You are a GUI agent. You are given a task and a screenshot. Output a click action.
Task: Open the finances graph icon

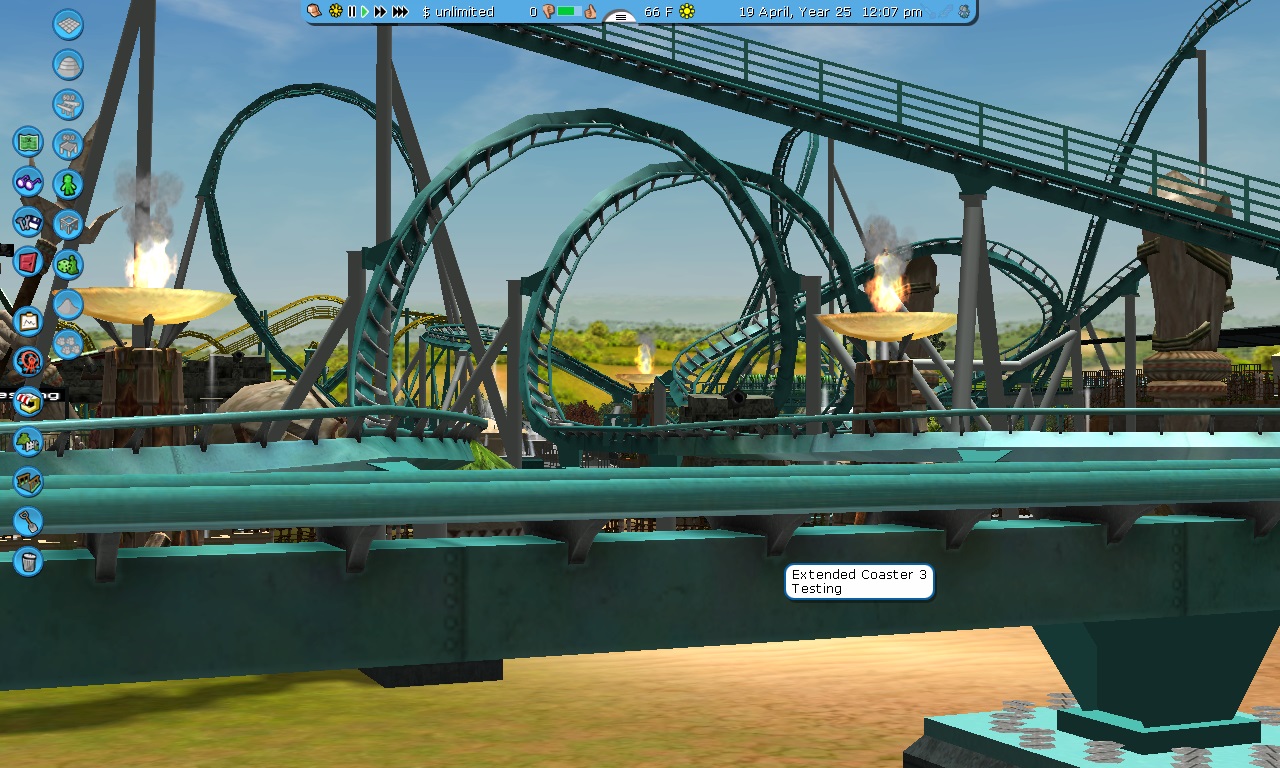click(28, 321)
